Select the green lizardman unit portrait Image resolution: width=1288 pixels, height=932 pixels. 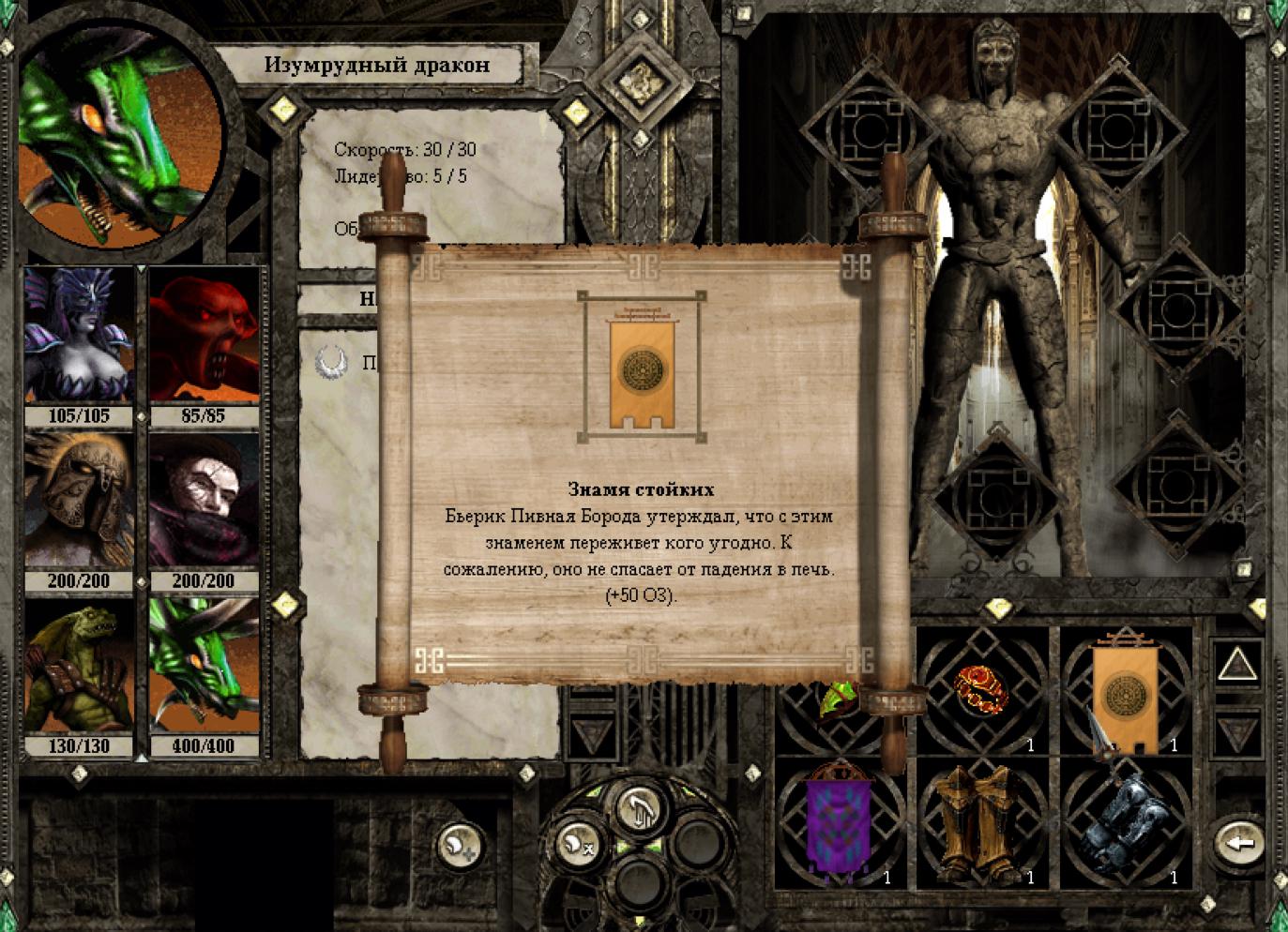pos(79,667)
